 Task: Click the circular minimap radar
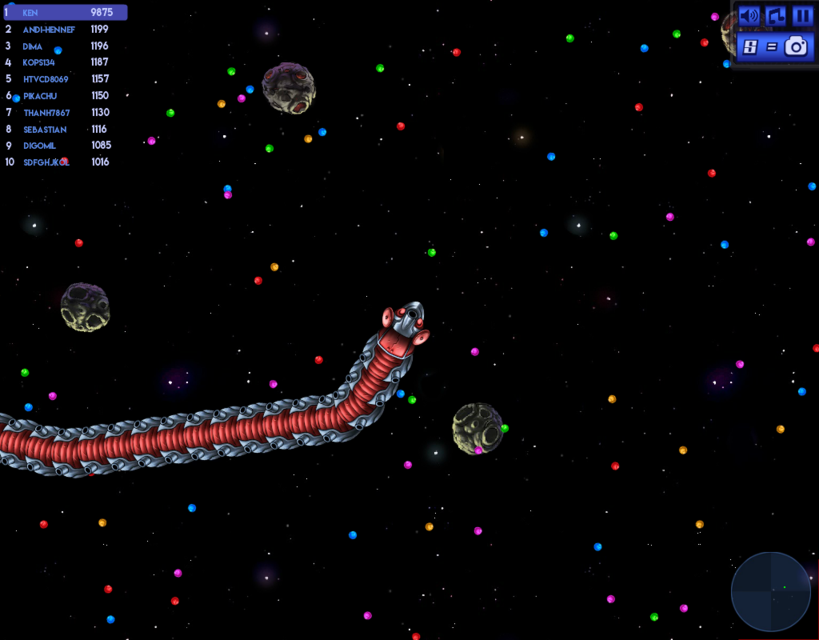click(x=770, y=591)
